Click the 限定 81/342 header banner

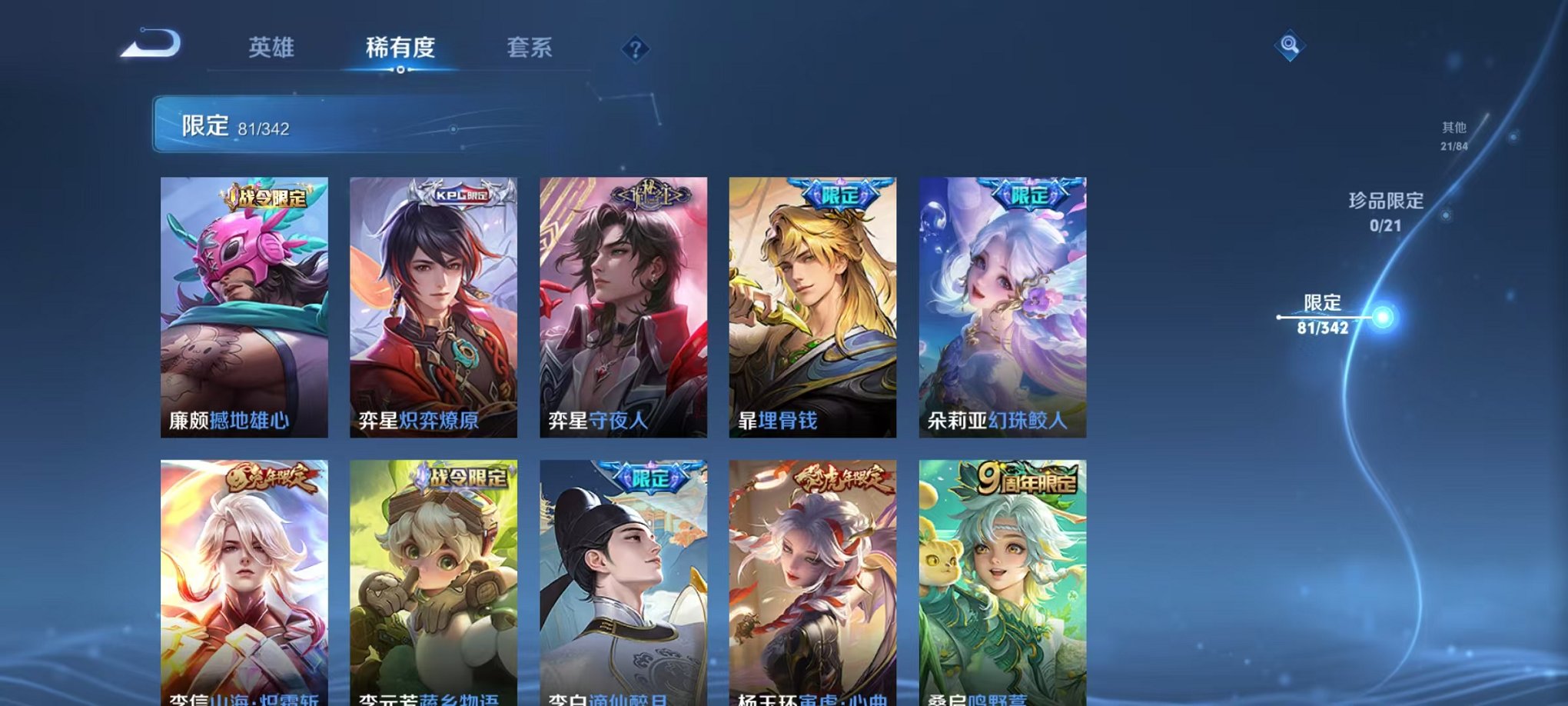pos(234,128)
